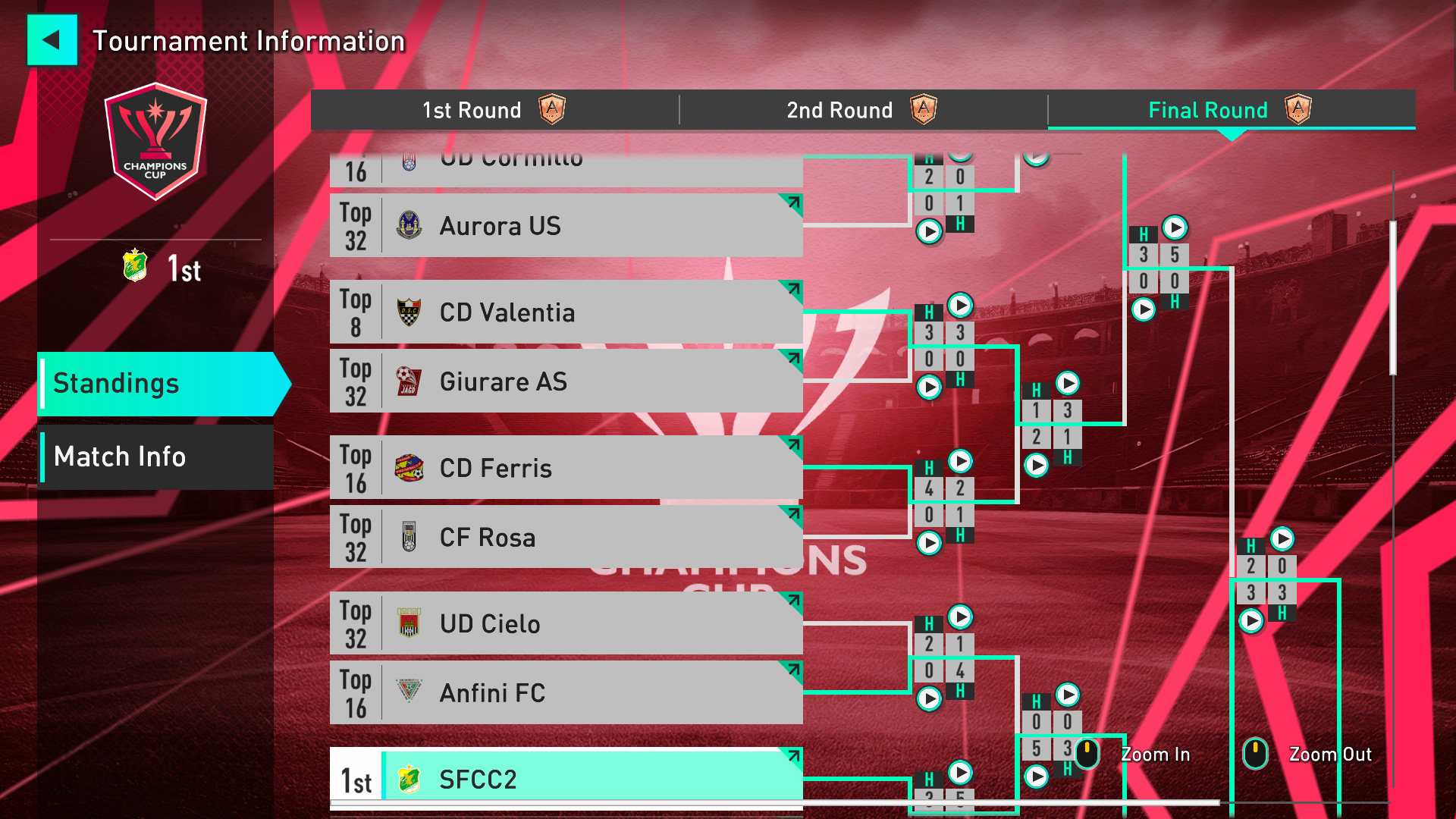Switch to the 2nd Round tab
1456x819 pixels.
tap(839, 110)
